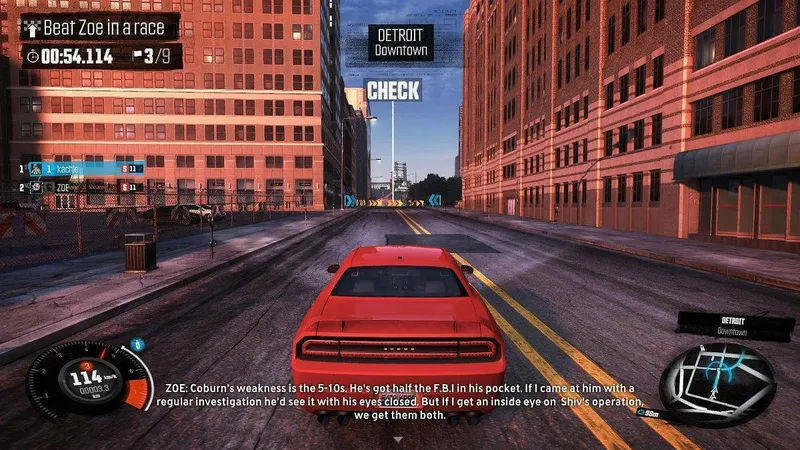Screen dimensions: 800x450
Task: Select the Beat Zoe in a race objective
Action: coord(100,28)
